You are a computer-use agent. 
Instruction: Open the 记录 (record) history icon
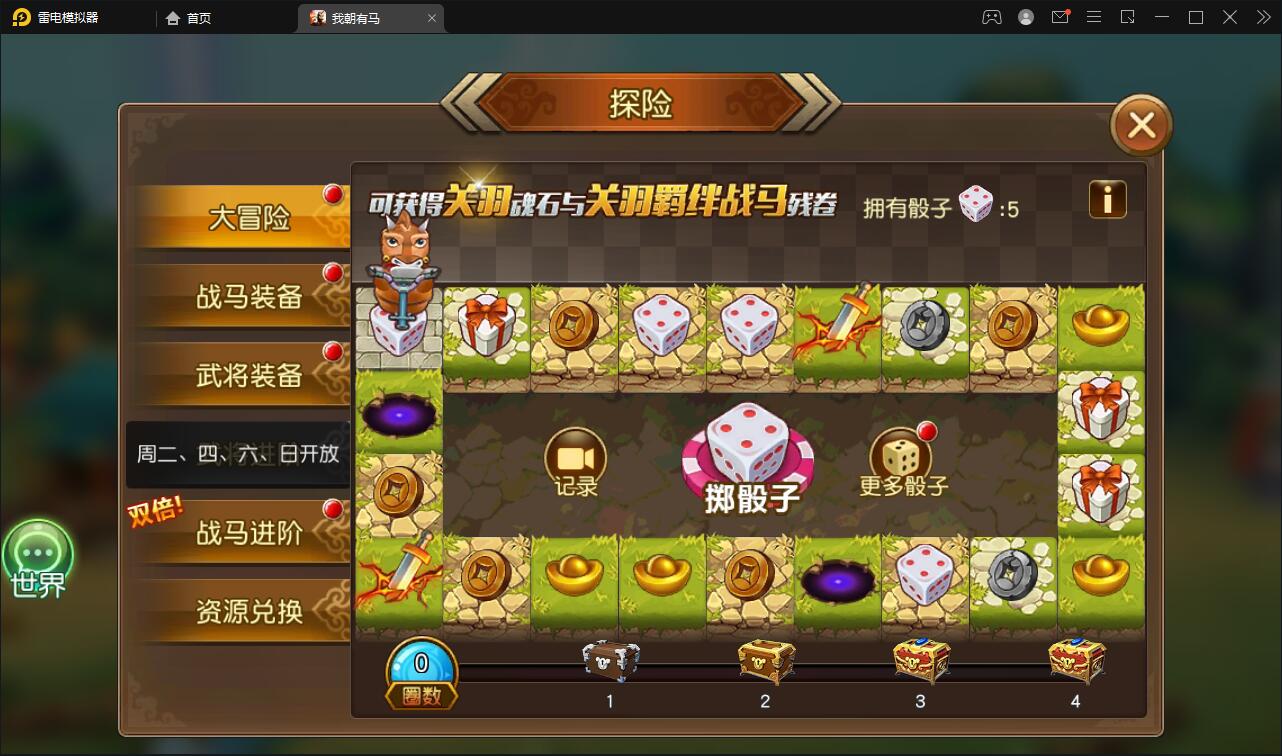click(574, 458)
